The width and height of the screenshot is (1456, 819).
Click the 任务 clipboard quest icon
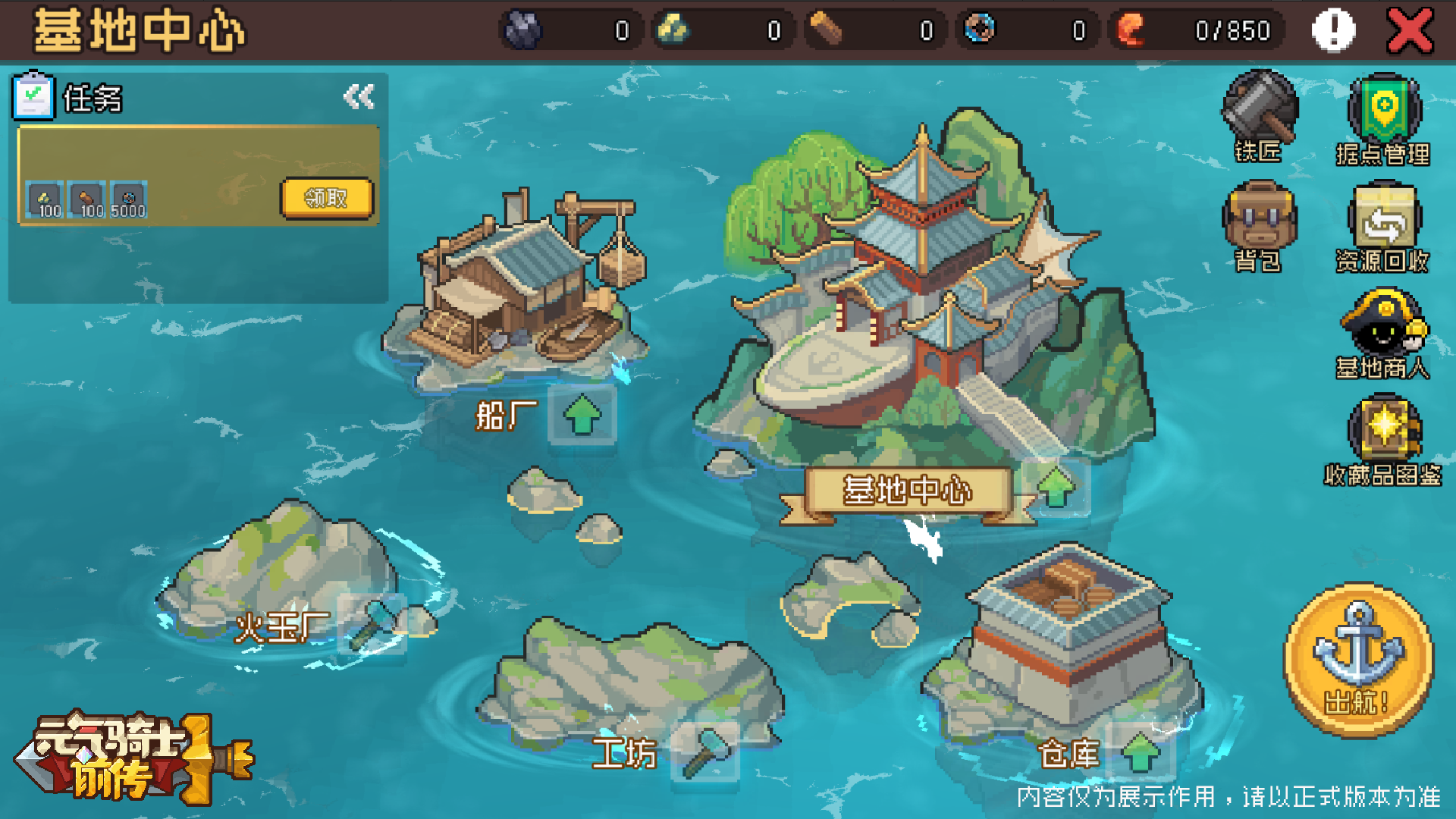[33, 97]
